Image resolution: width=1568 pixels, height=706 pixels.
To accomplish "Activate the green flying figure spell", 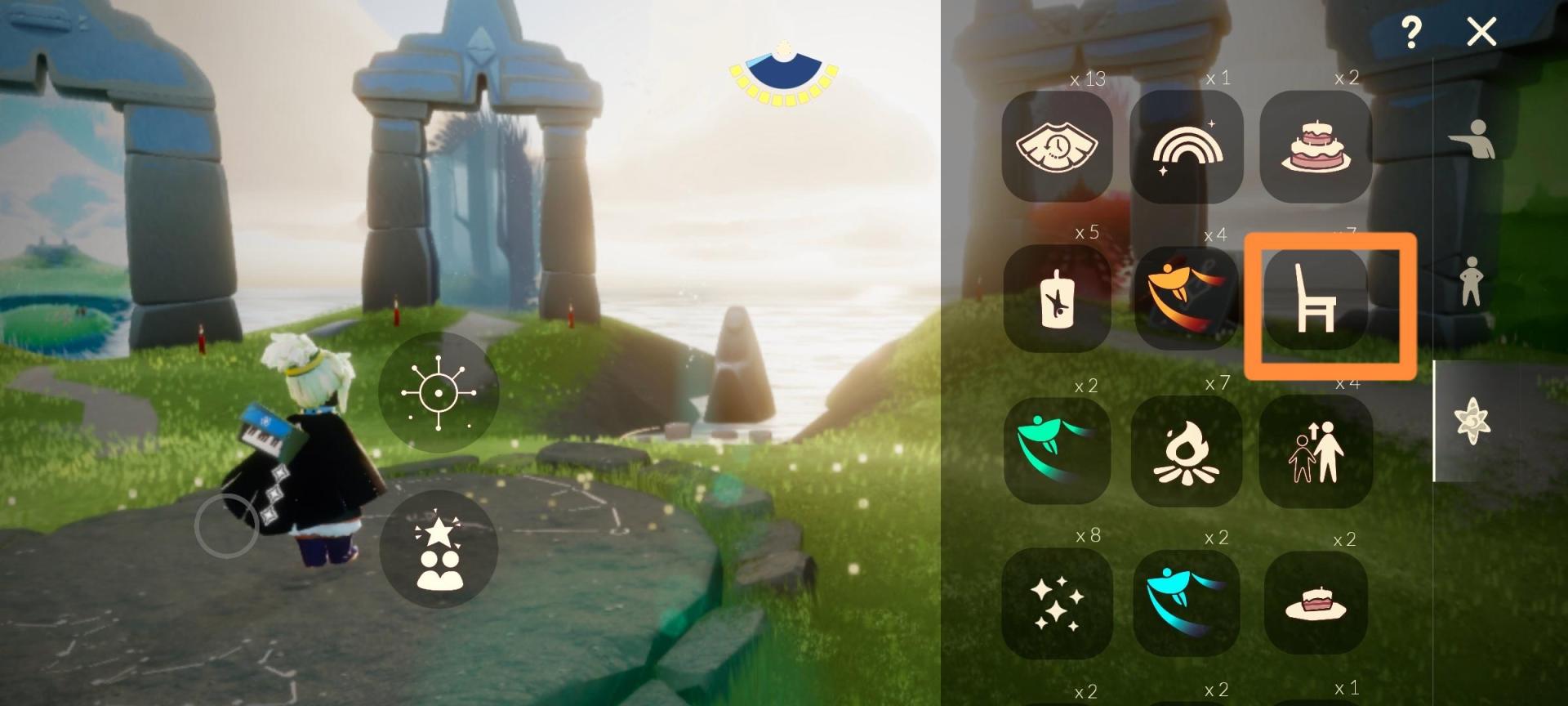I will [1057, 451].
